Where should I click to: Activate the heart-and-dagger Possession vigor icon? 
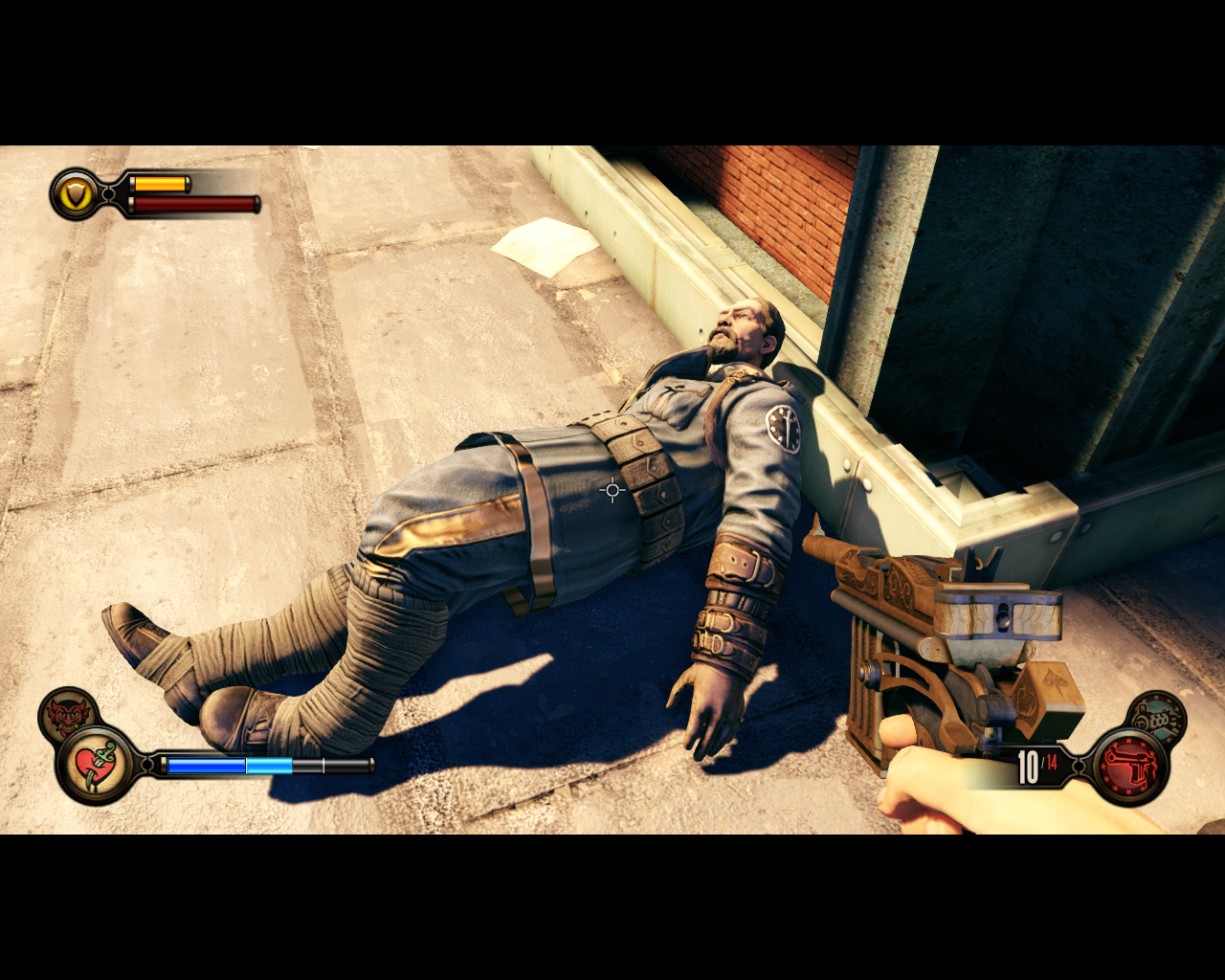(95, 765)
